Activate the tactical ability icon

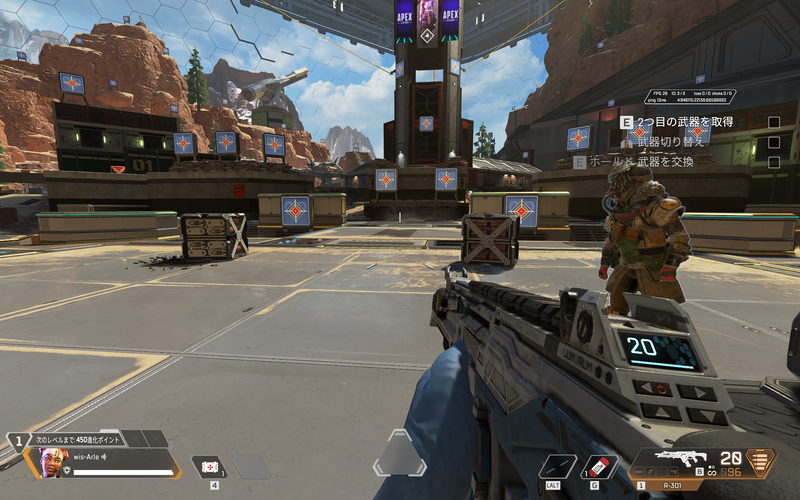click(x=556, y=465)
